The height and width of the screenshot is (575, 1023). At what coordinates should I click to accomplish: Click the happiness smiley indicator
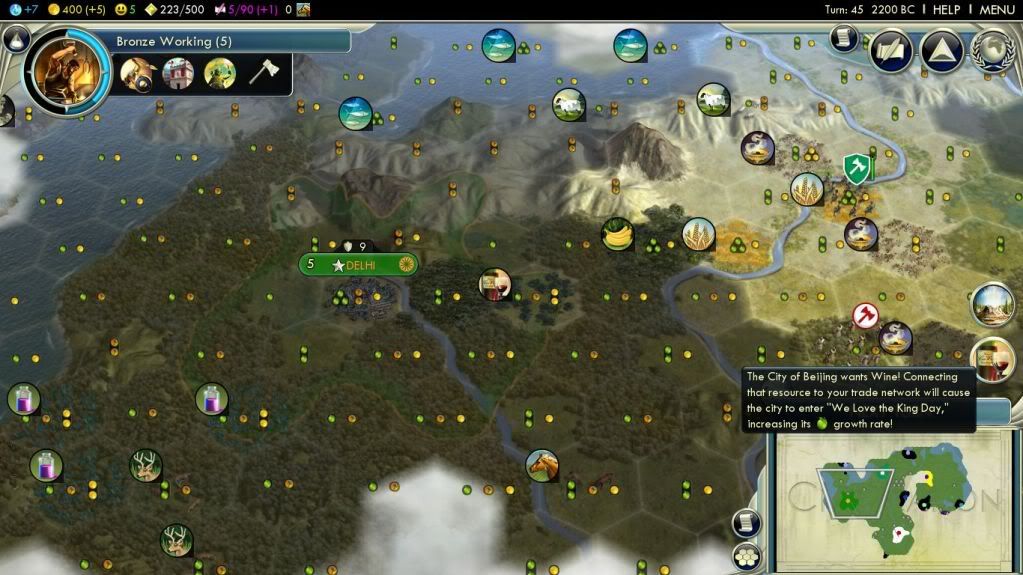click(x=125, y=9)
